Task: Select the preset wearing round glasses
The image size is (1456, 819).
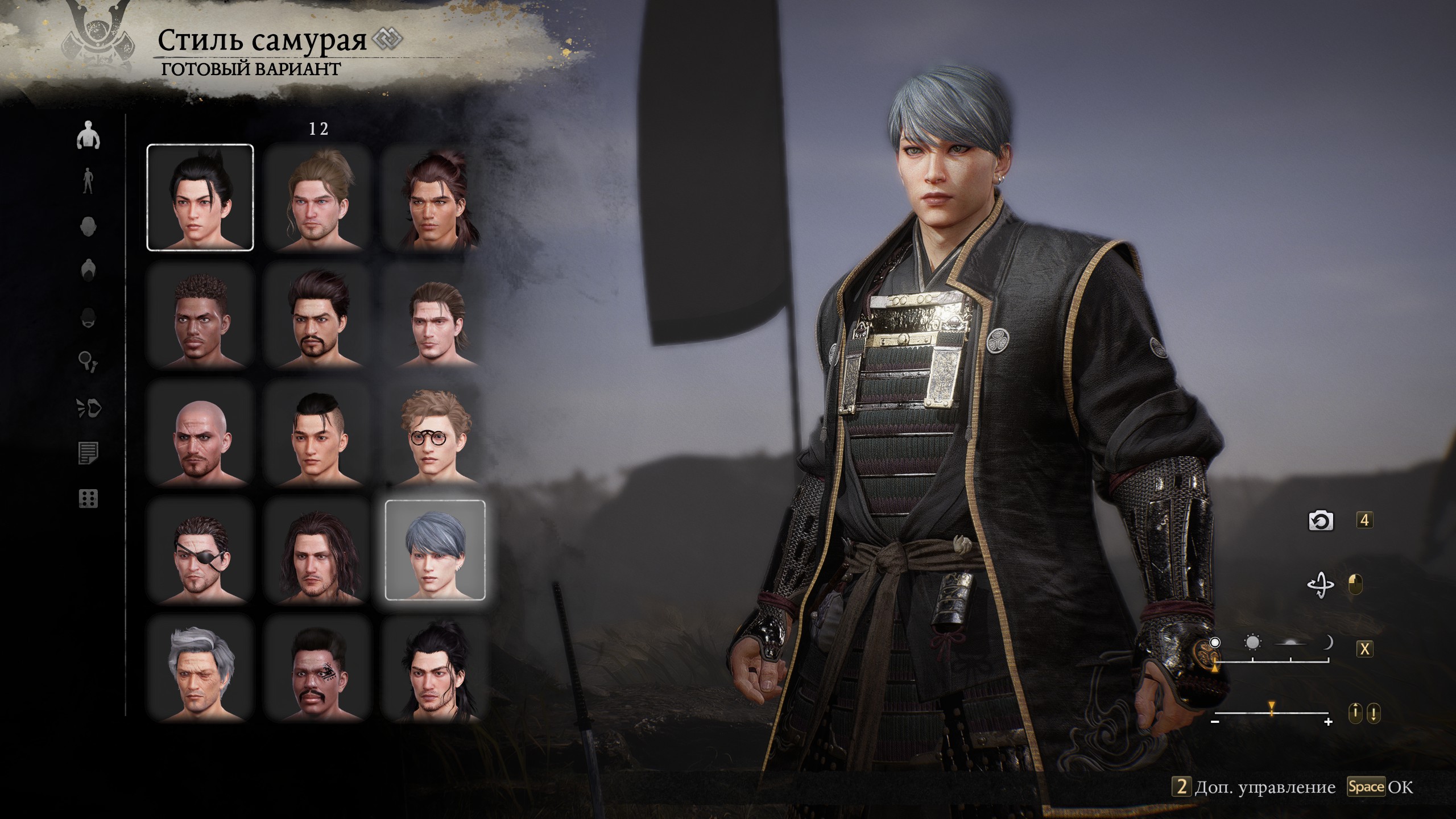Action: 435,433
